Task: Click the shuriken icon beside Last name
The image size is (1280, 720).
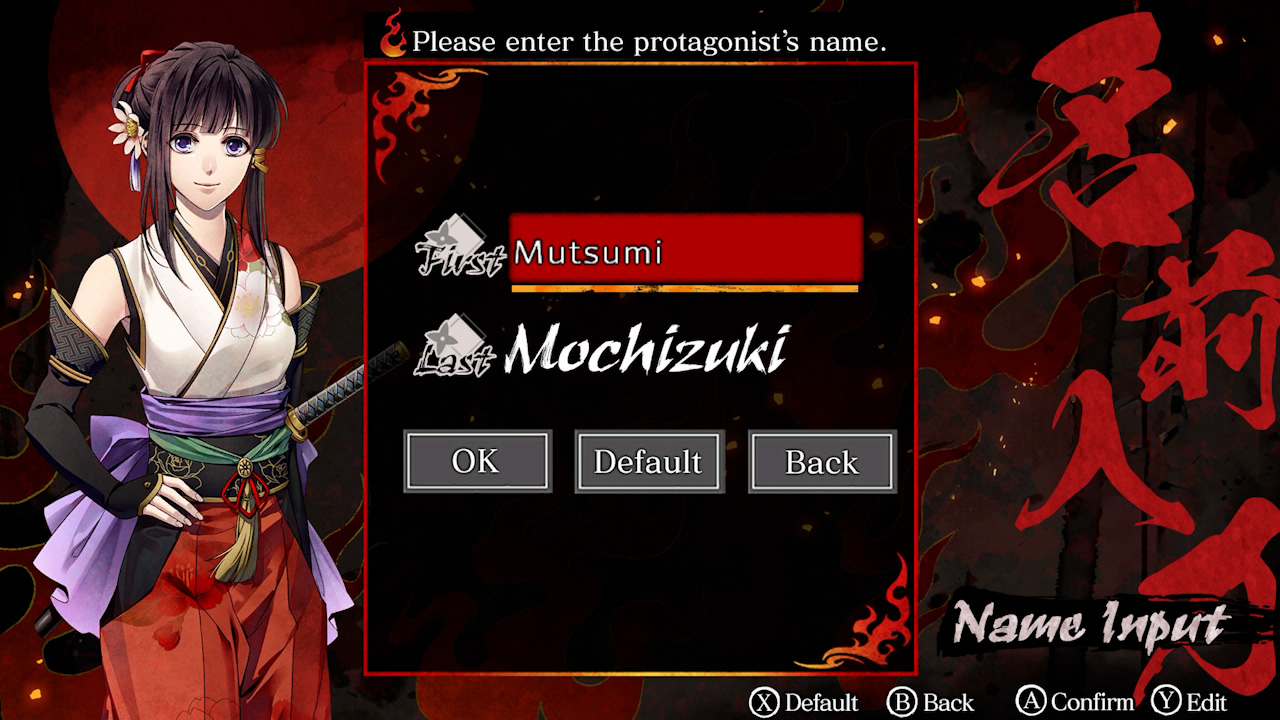Action: click(462, 338)
